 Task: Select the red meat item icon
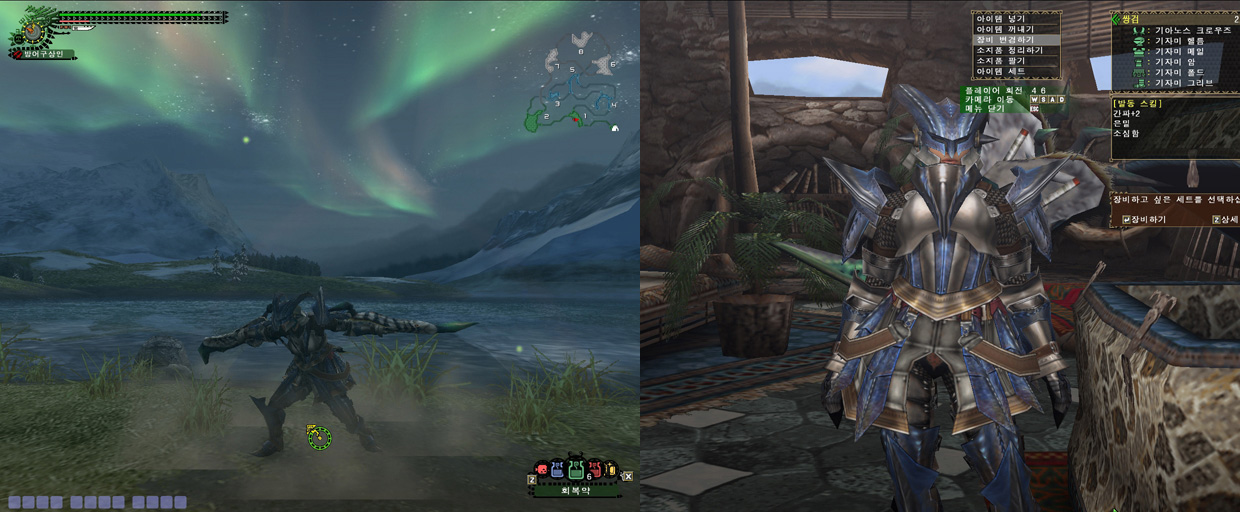pos(542,469)
